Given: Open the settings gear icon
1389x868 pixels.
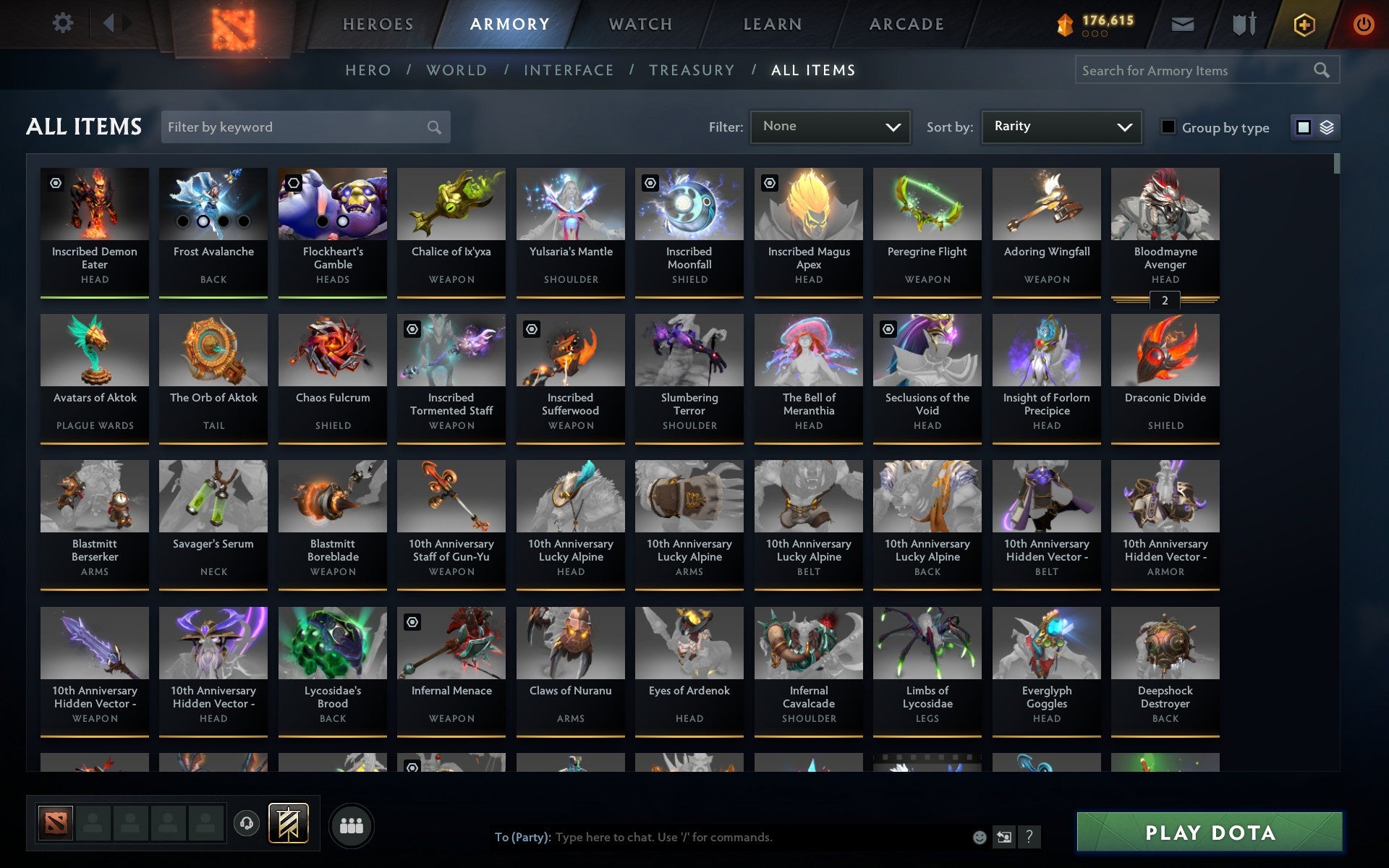Looking at the screenshot, I should (64, 23).
